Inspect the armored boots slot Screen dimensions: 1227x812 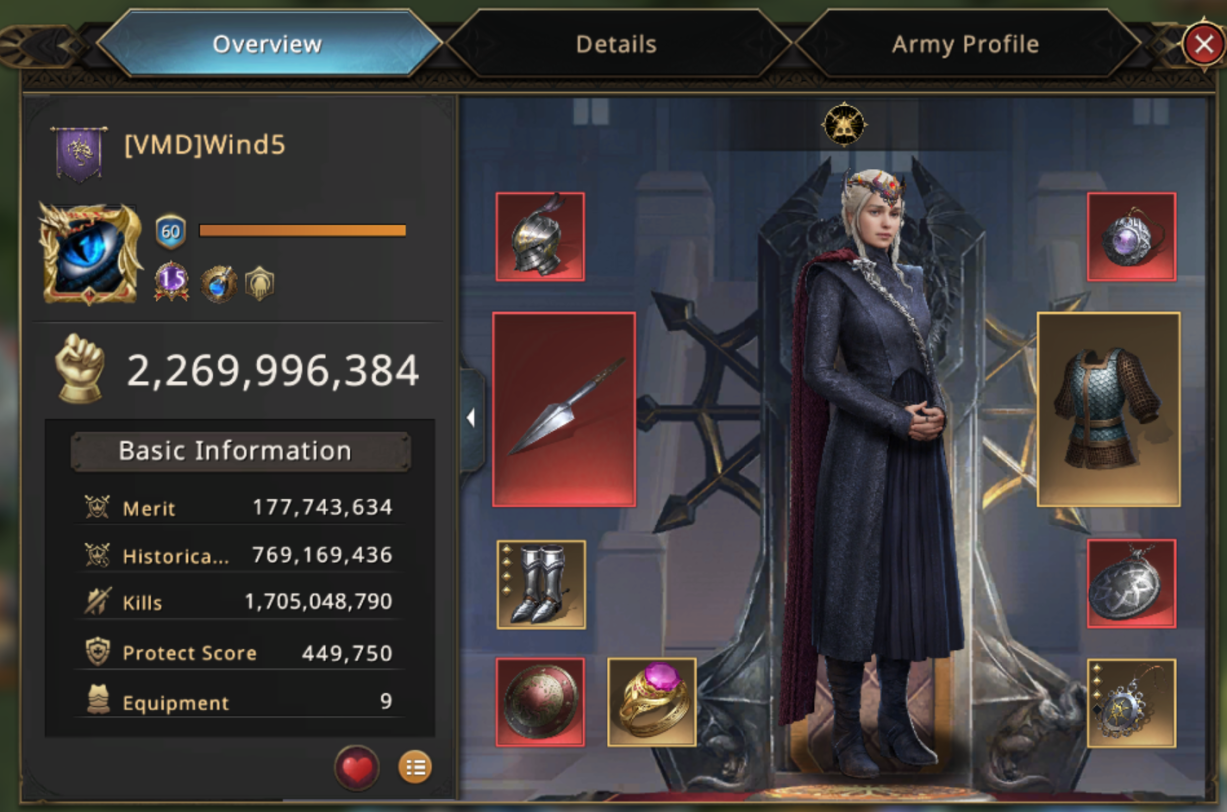click(541, 585)
